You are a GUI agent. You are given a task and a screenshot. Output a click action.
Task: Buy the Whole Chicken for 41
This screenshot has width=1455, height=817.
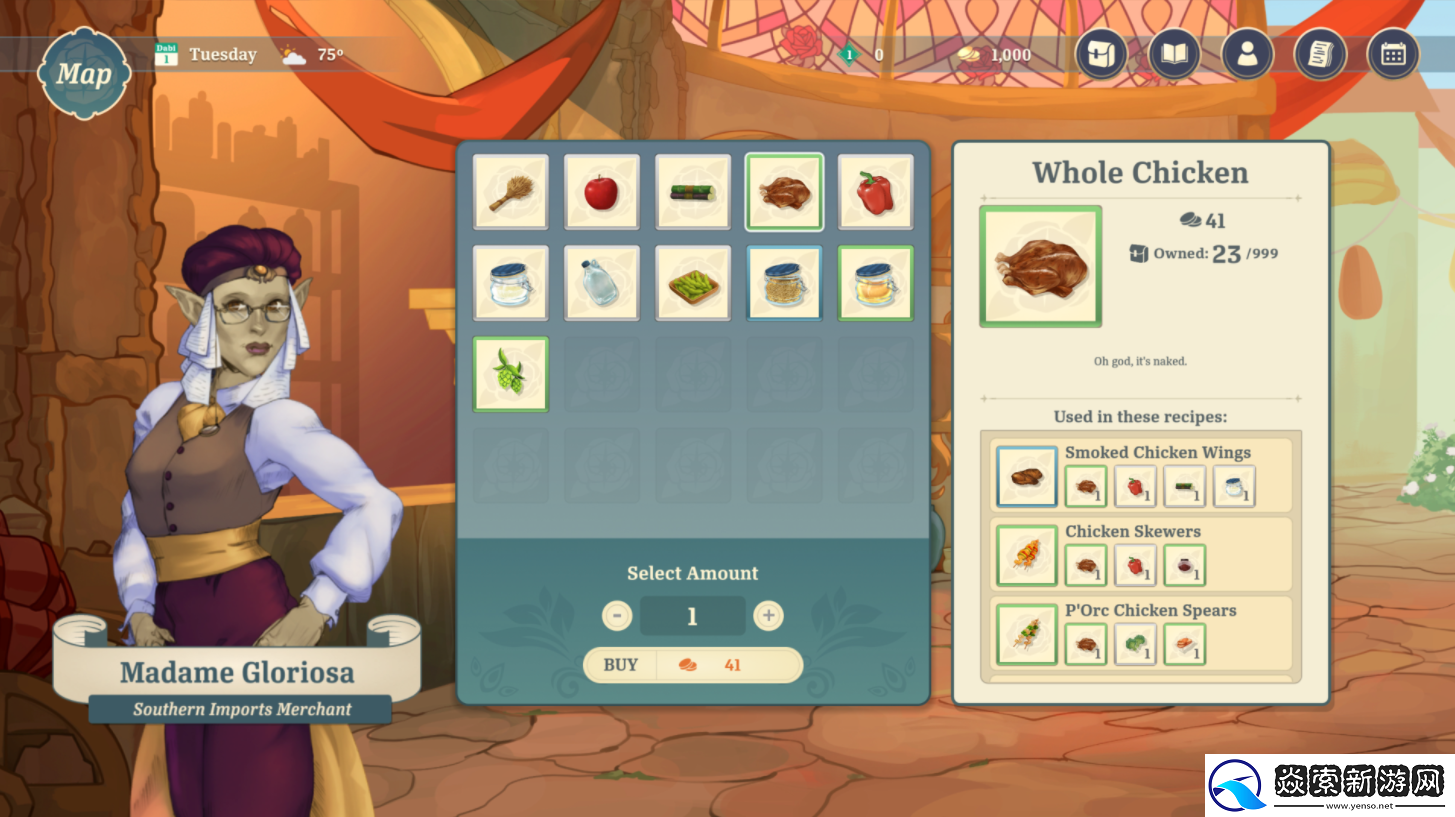pyautogui.click(x=692, y=665)
